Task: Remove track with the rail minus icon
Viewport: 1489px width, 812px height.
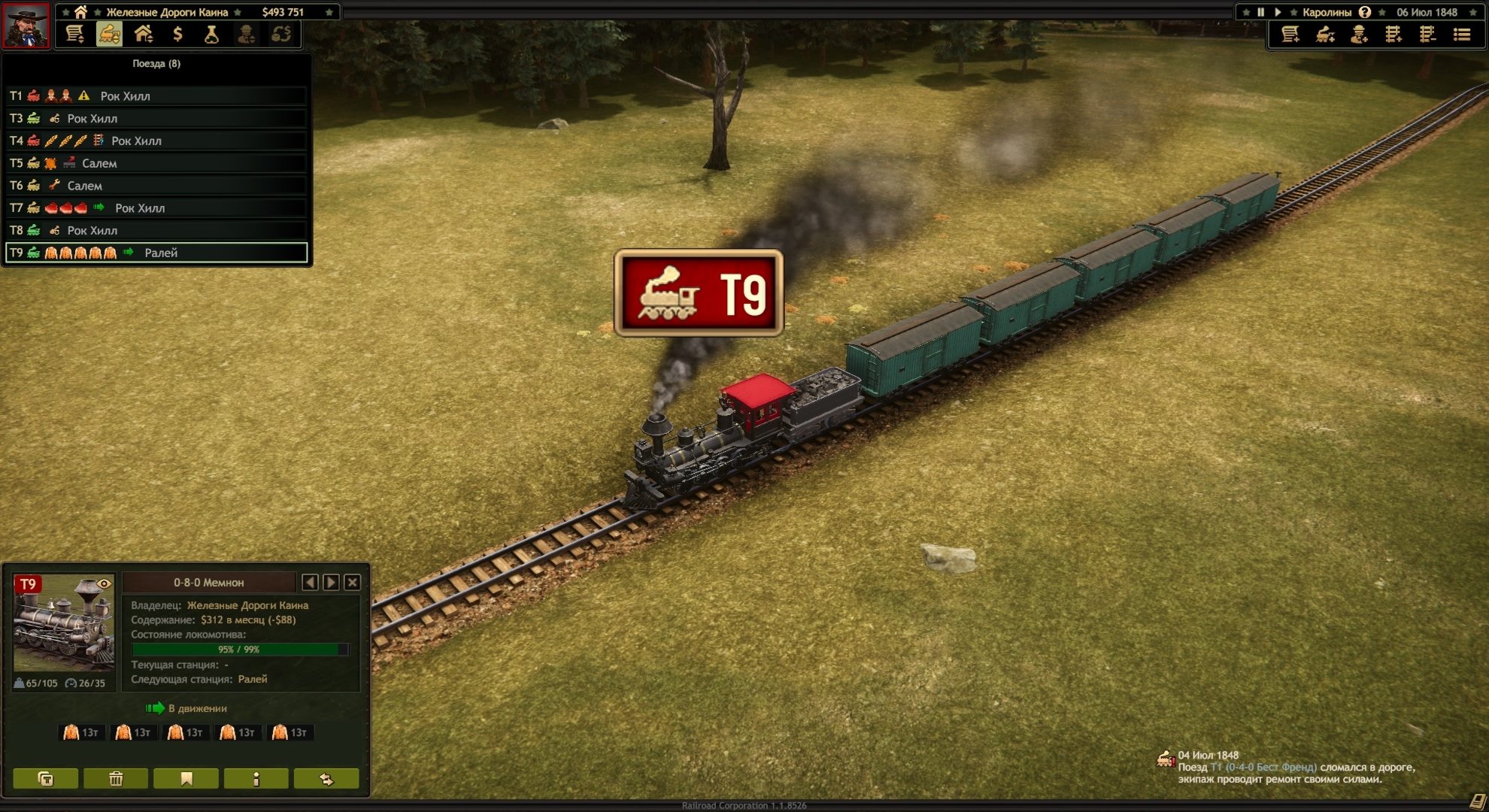Action: 1427,35
